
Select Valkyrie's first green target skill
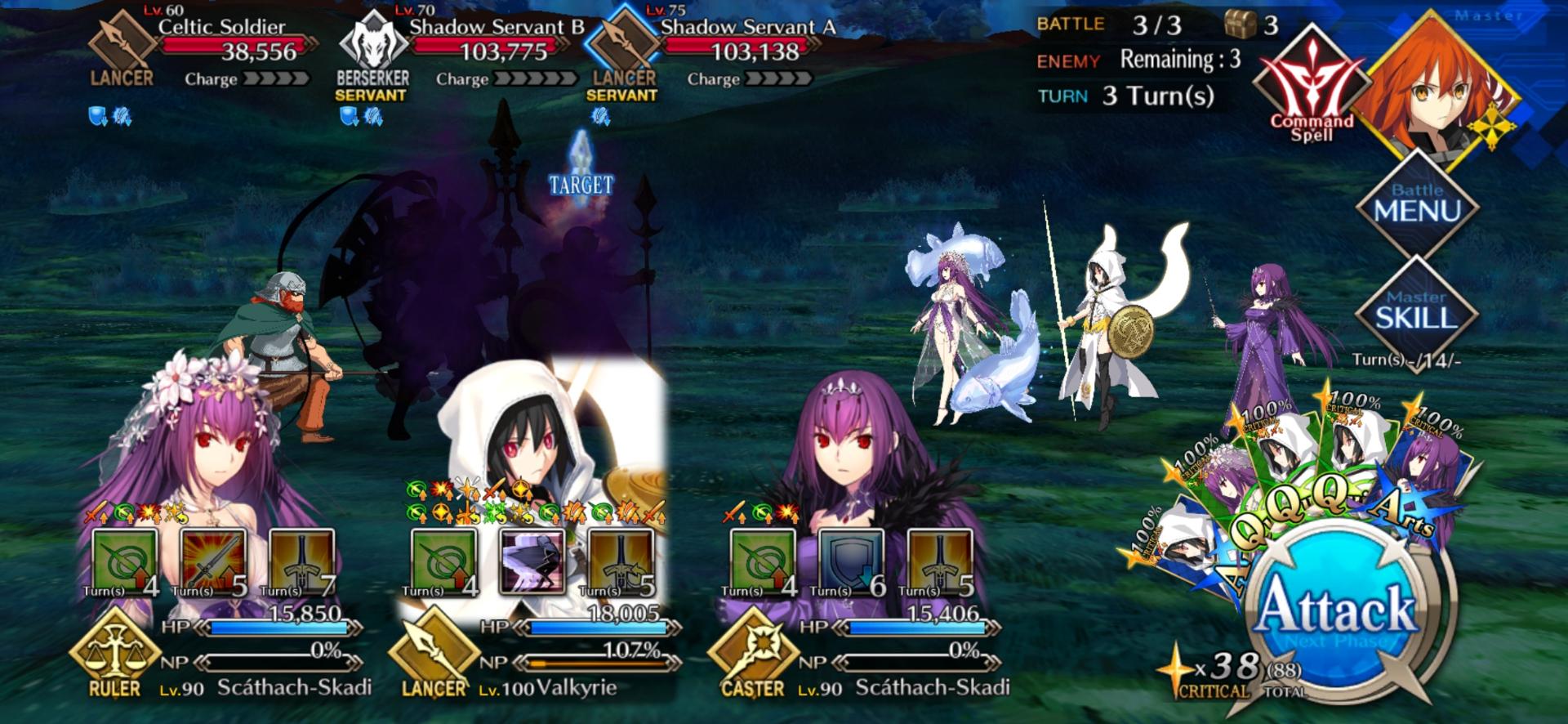(x=443, y=562)
